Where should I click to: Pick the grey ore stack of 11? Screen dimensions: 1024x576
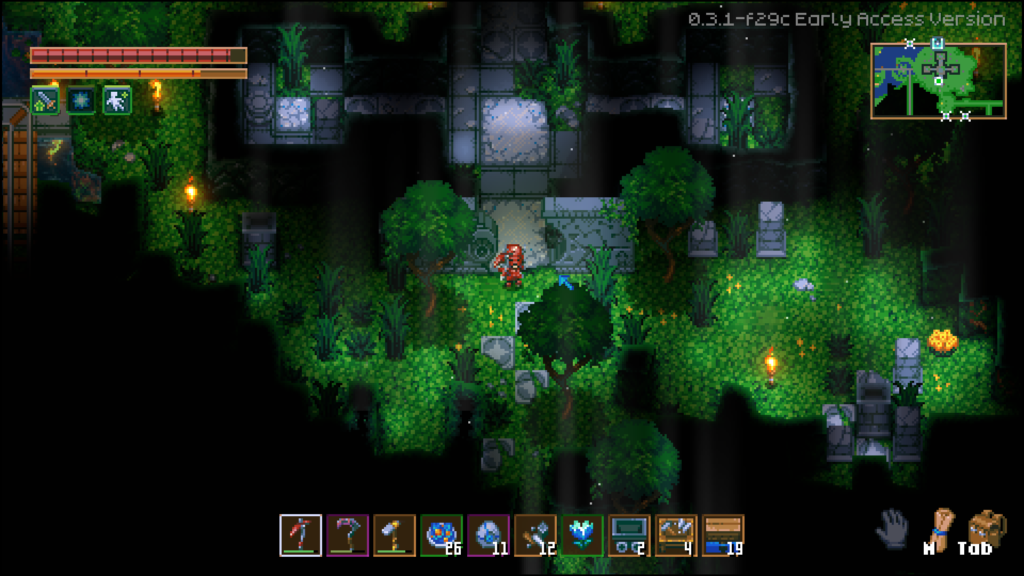pyautogui.click(x=488, y=535)
